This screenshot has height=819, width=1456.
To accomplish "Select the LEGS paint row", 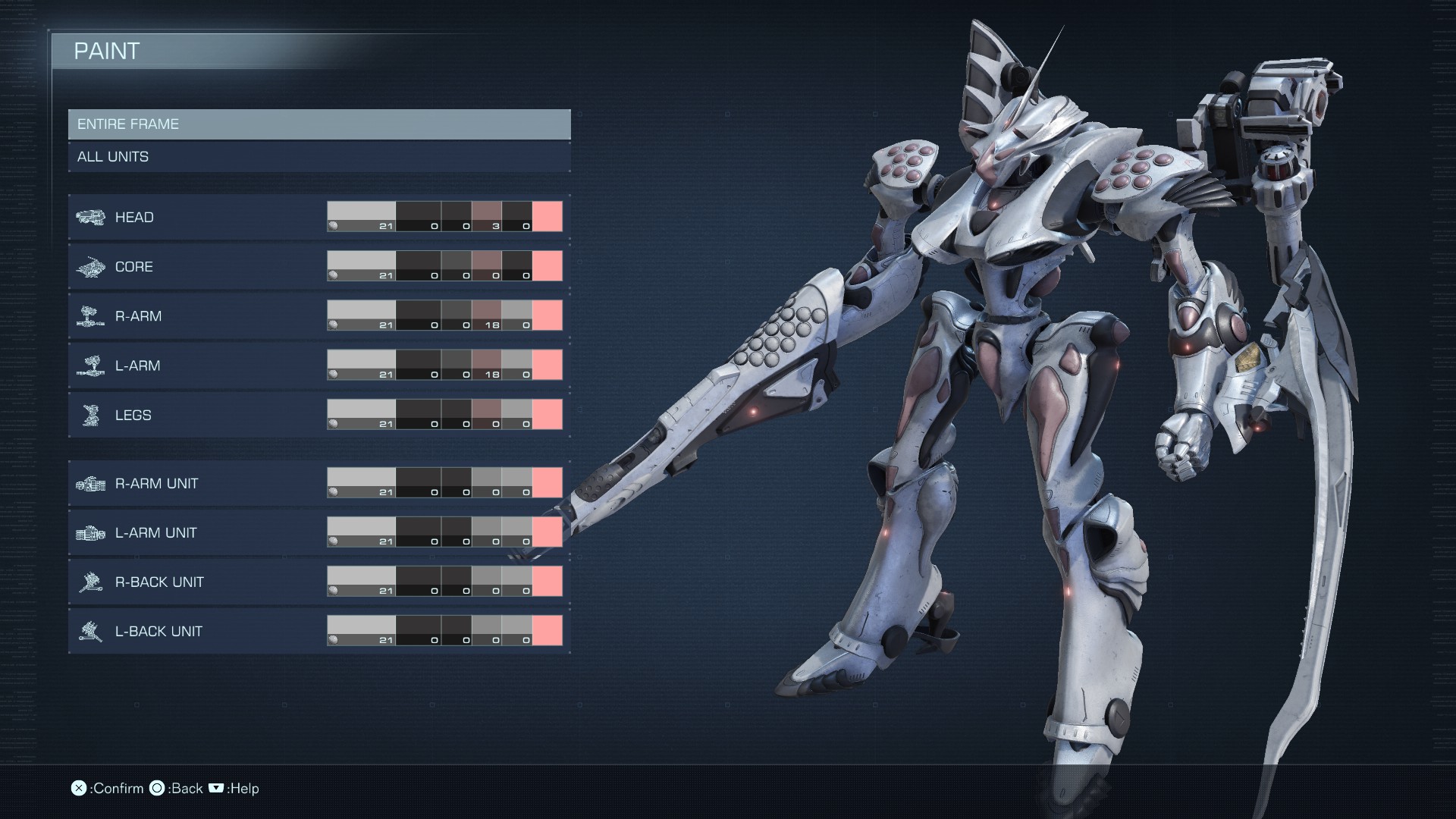I will [x=197, y=415].
